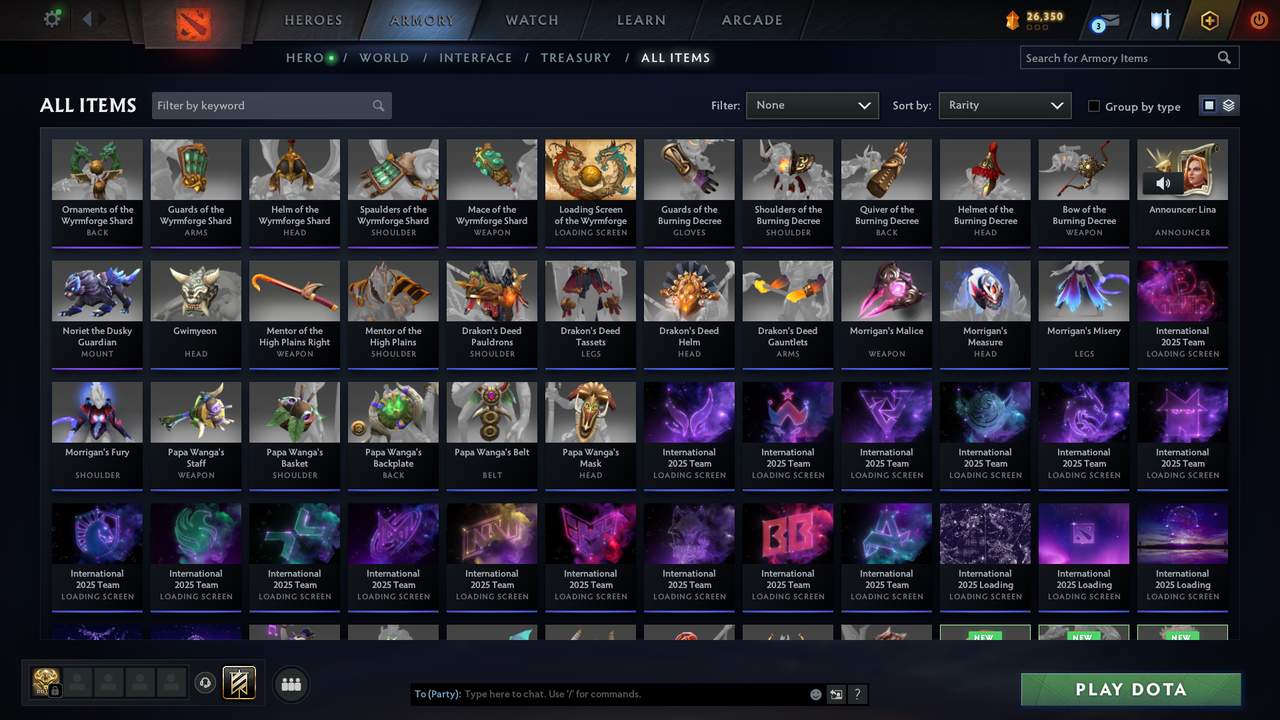Open the friends list icon
This screenshot has height=720, width=1280.
[290, 684]
